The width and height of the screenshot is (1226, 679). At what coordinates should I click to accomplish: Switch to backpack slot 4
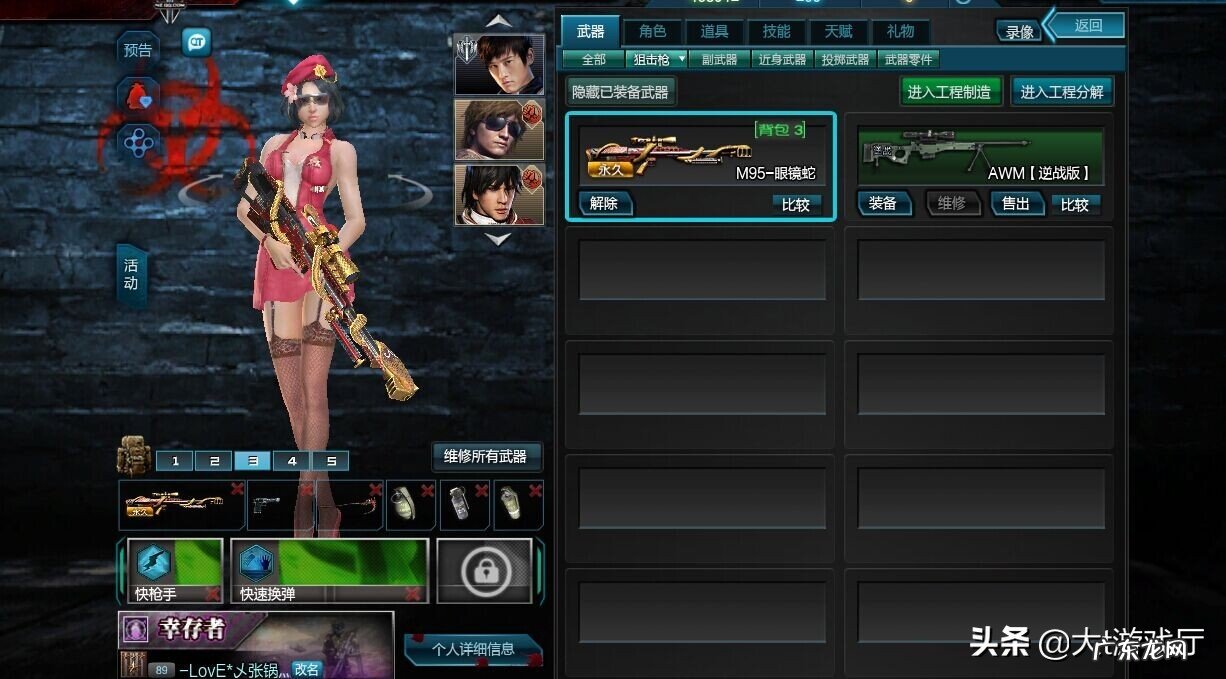292,461
